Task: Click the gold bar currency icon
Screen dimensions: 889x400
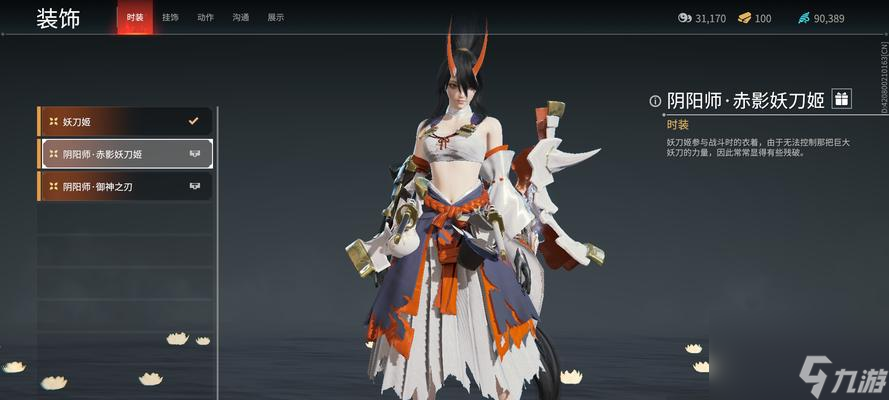Action: click(744, 18)
